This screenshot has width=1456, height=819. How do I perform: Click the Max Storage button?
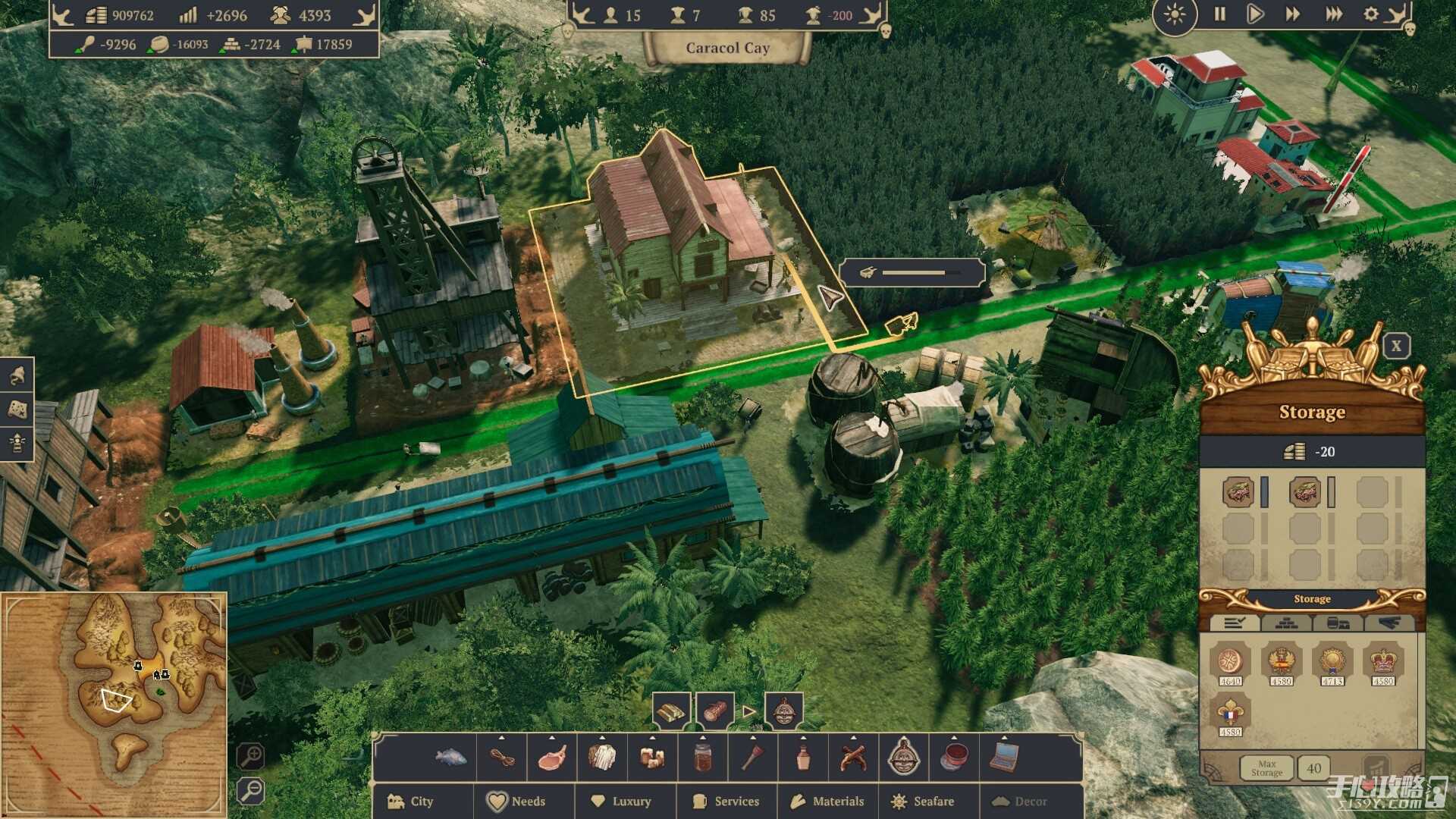pos(1266,768)
